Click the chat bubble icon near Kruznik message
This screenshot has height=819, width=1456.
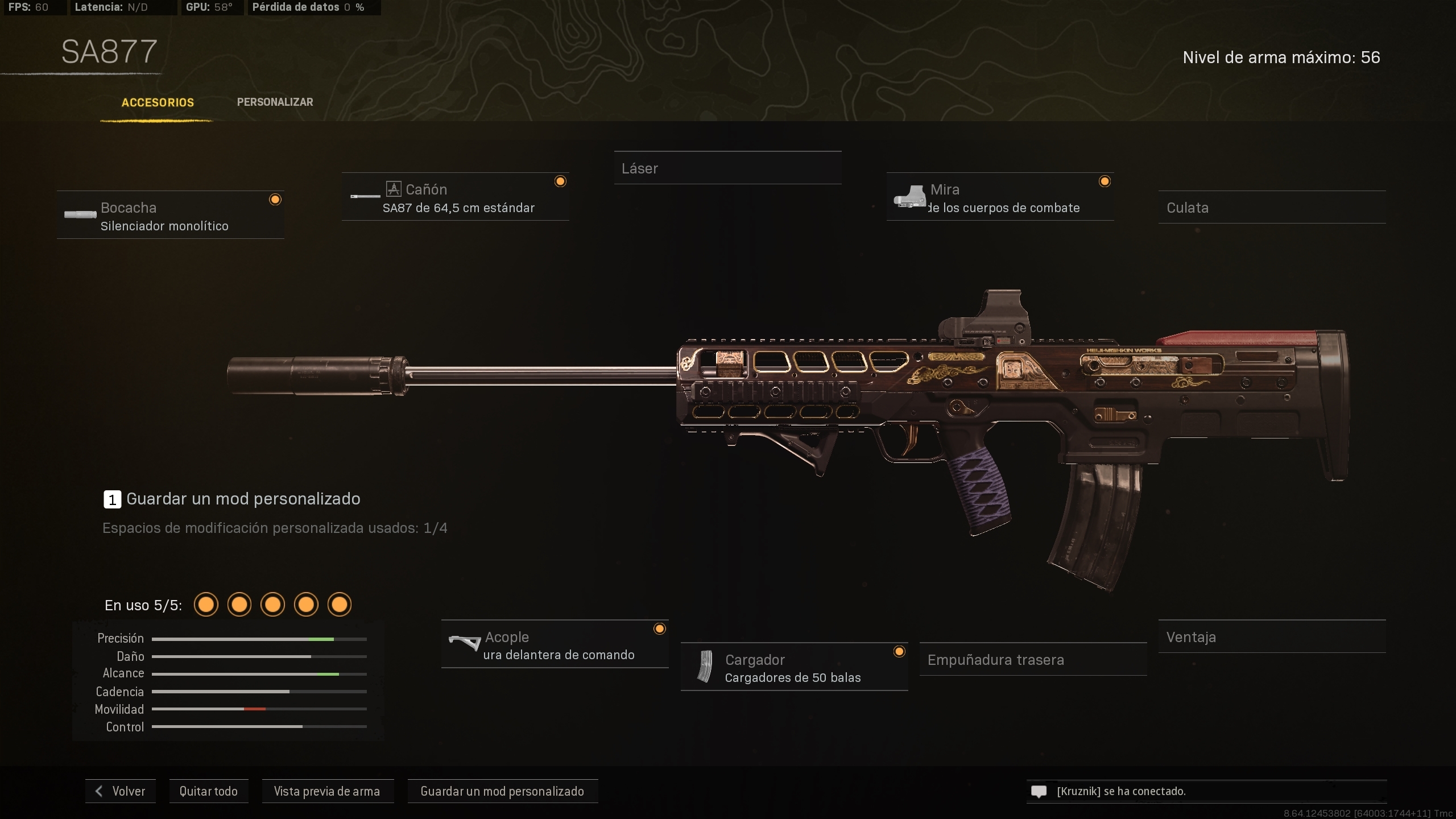1039,791
